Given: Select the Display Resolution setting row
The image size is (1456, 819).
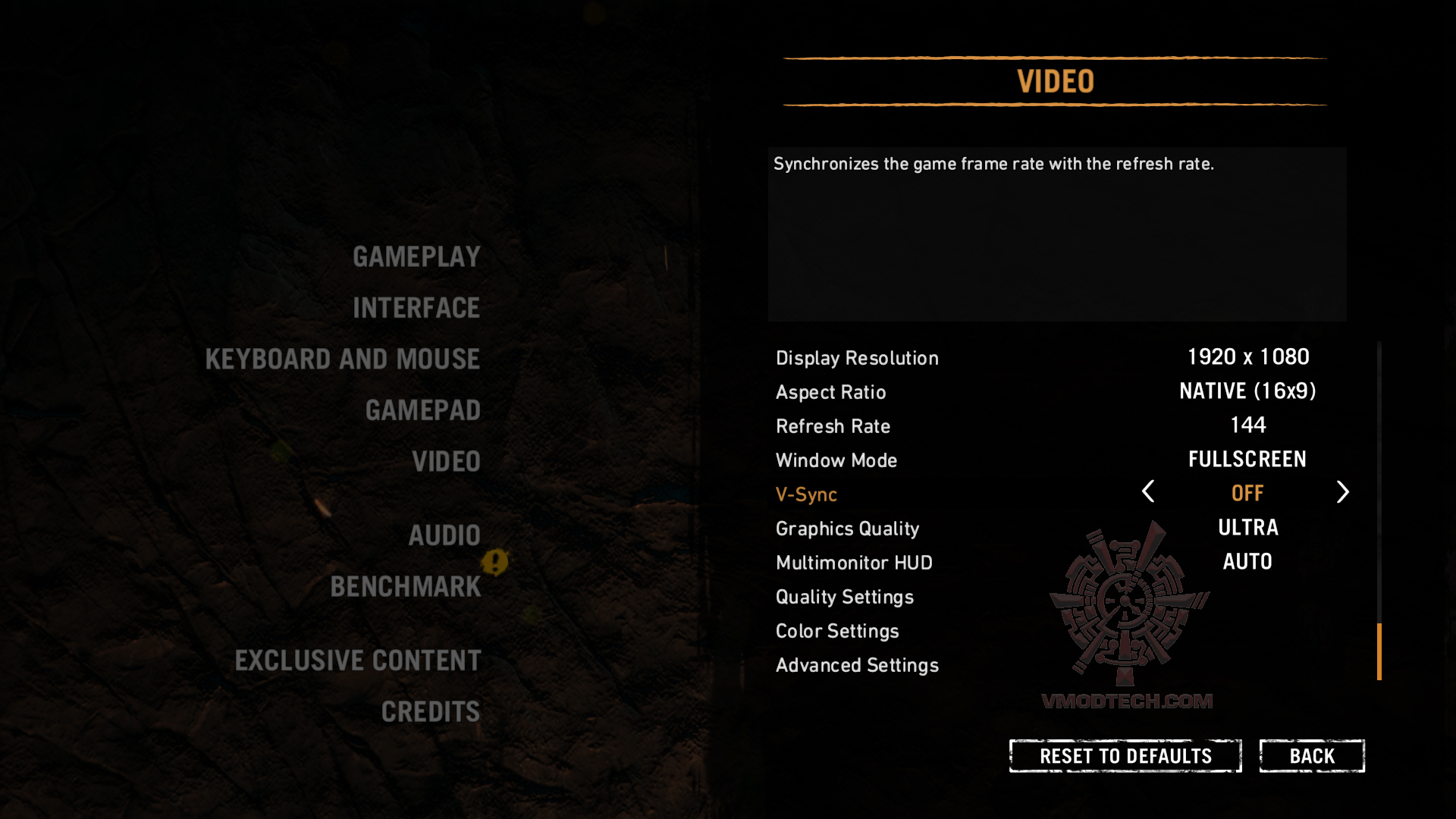Looking at the screenshot, I should [857, 358].
